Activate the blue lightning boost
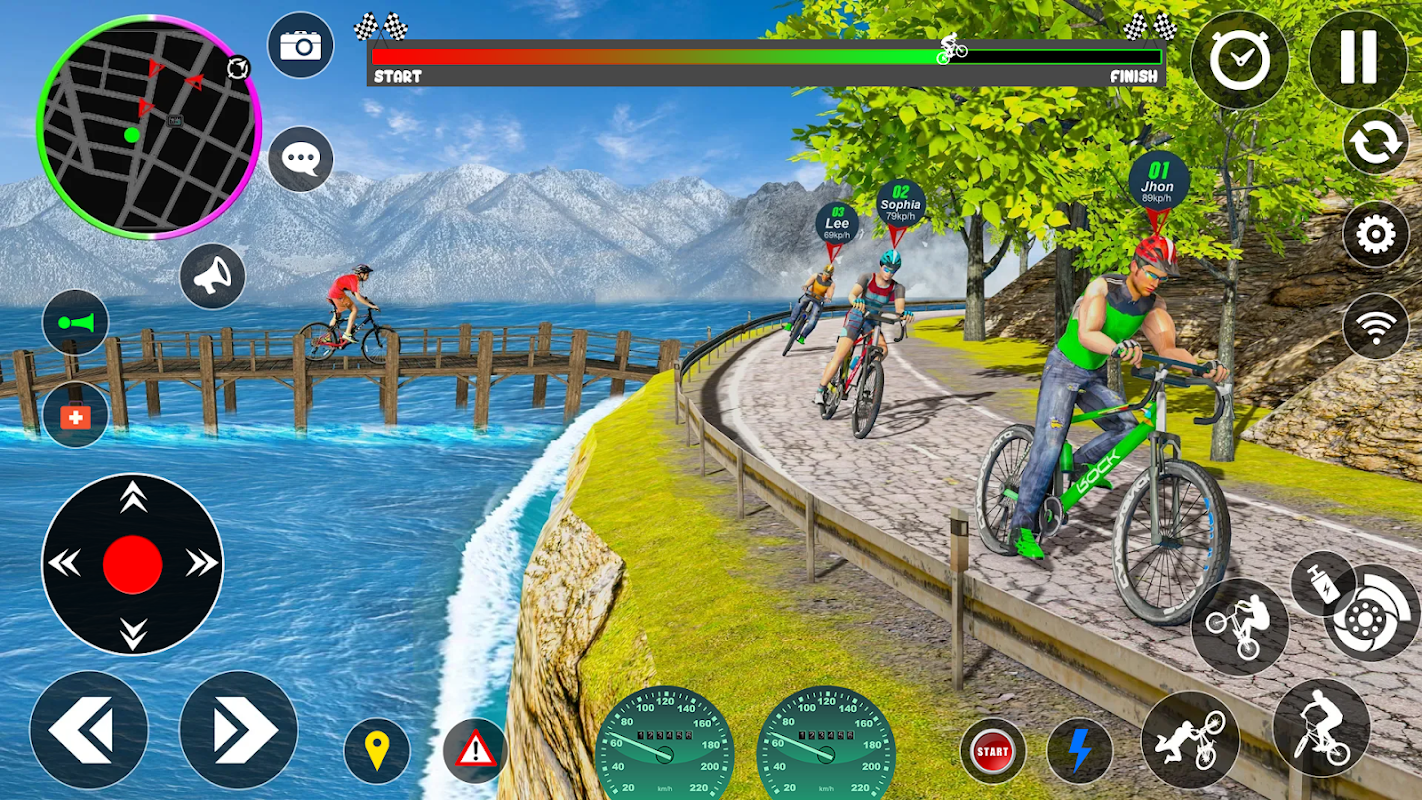This screenshot has height=800, width=1422. tap(1079, 750)
